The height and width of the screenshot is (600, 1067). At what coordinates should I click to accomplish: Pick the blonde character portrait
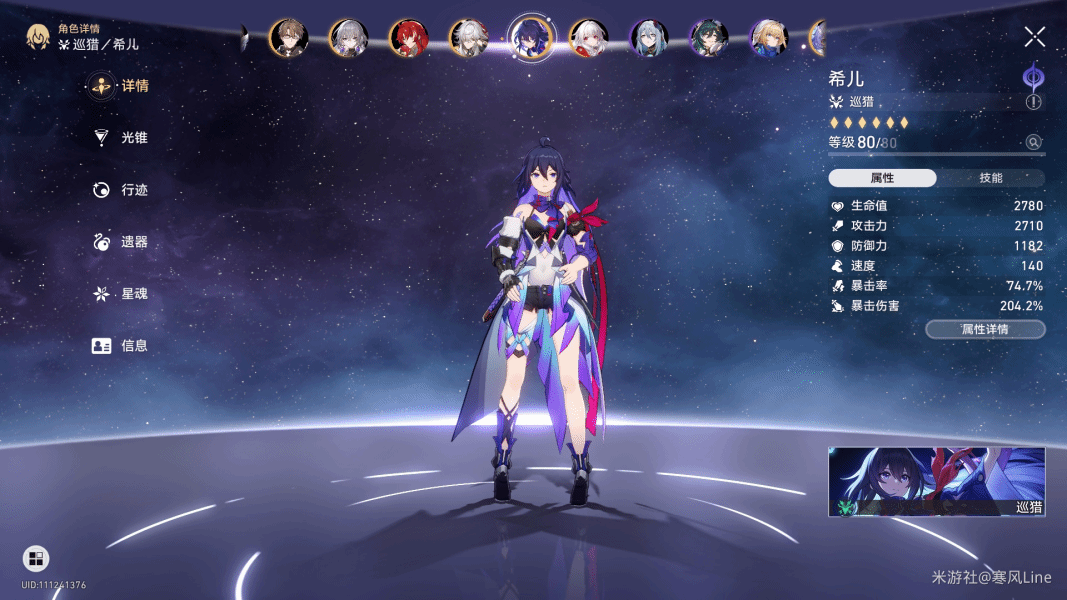click(x=768, y=38)
